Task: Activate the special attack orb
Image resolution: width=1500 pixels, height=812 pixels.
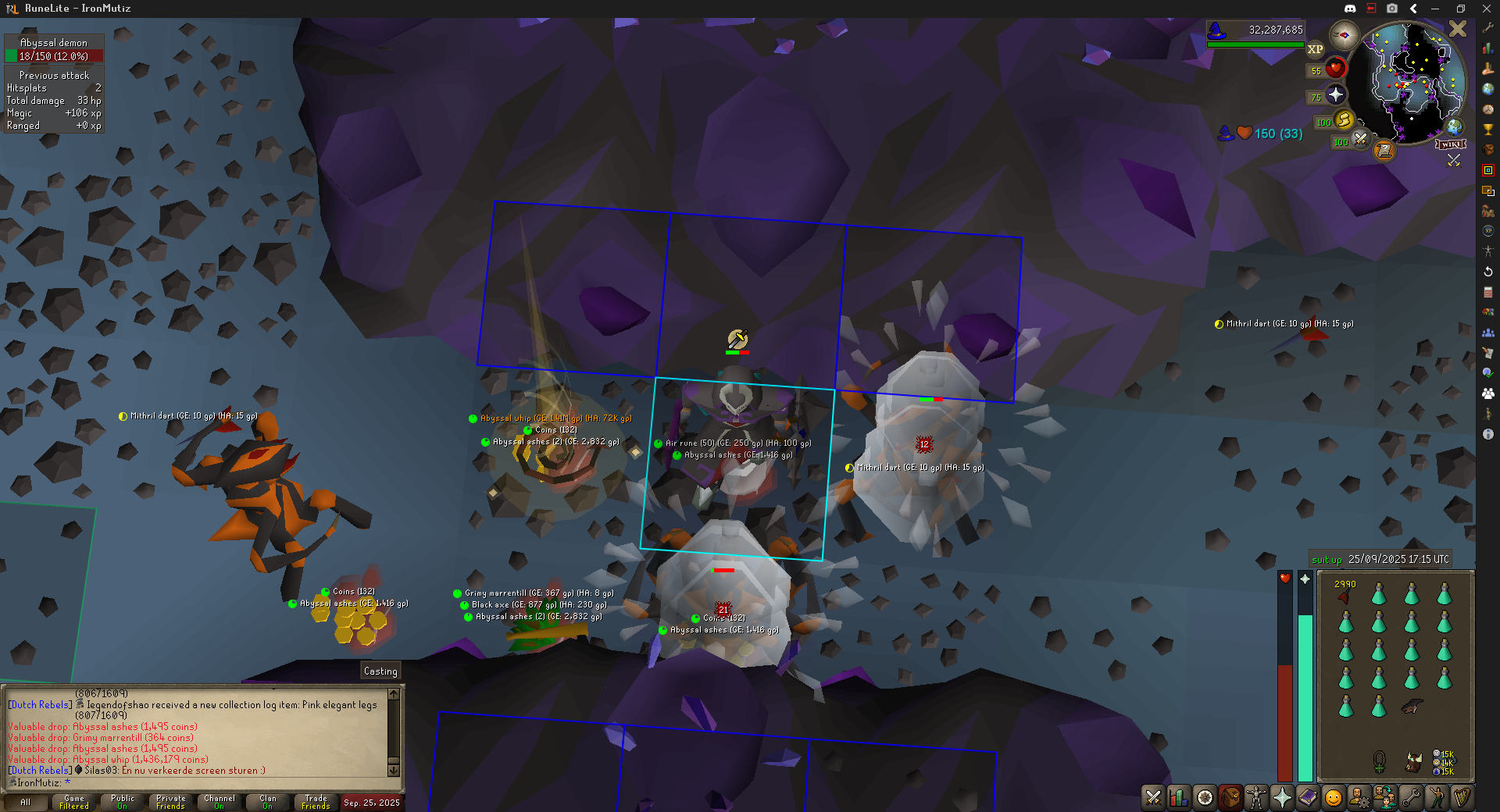Action: pyautogui.click(x=1360, y=140)
